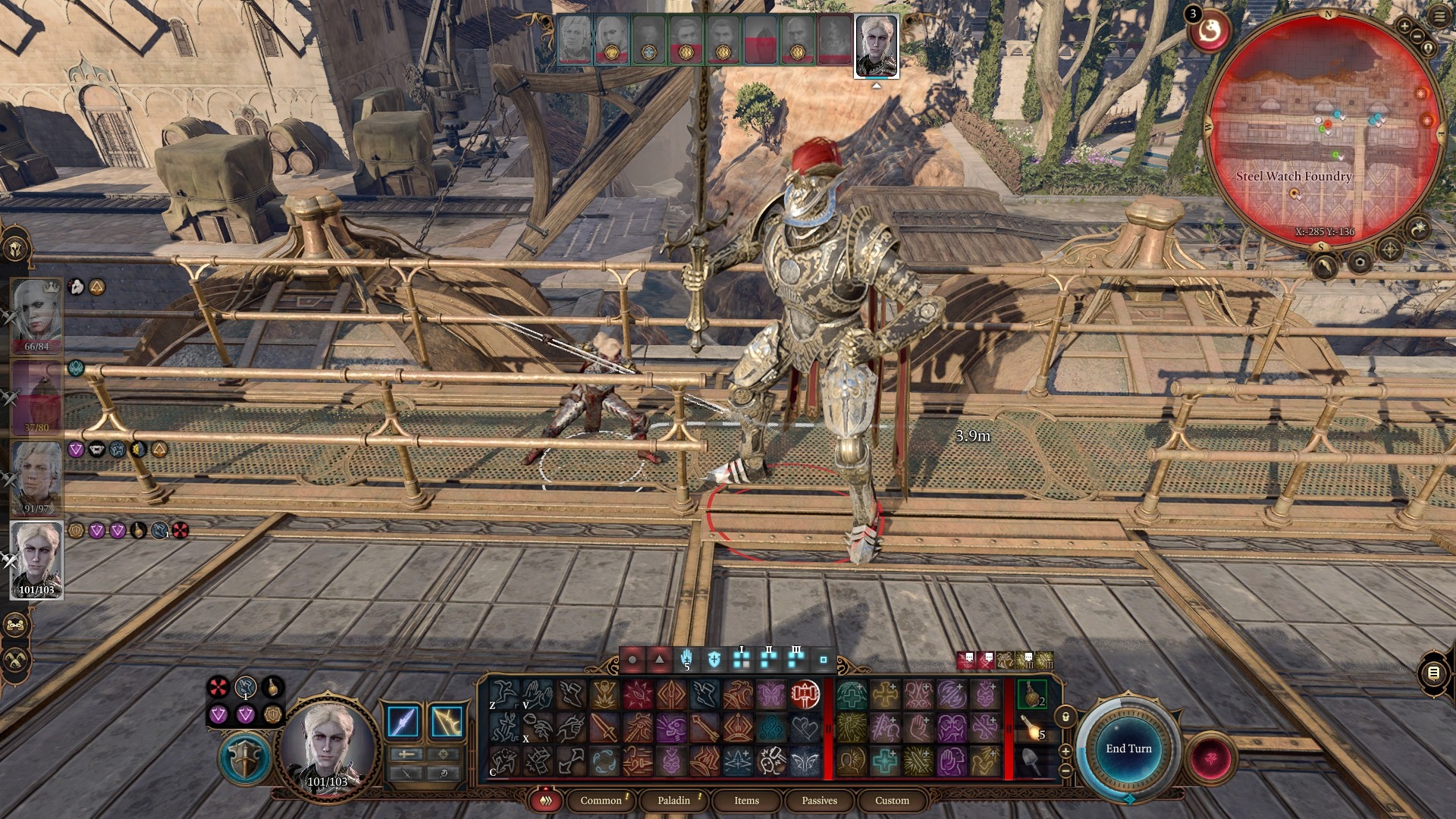Select the top party member portrait
Viewport: 1456px width, 819px height.
click(x=36, y=315)
